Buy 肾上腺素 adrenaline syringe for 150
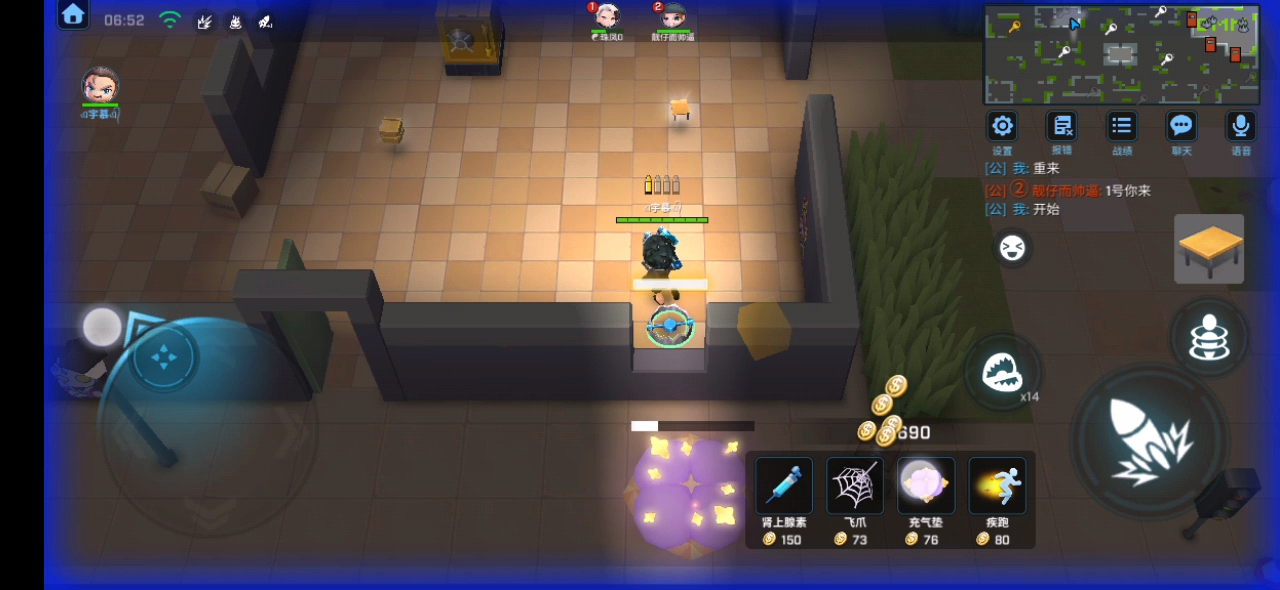Viewport: 1280px width, 590px height. coord(783,487)
